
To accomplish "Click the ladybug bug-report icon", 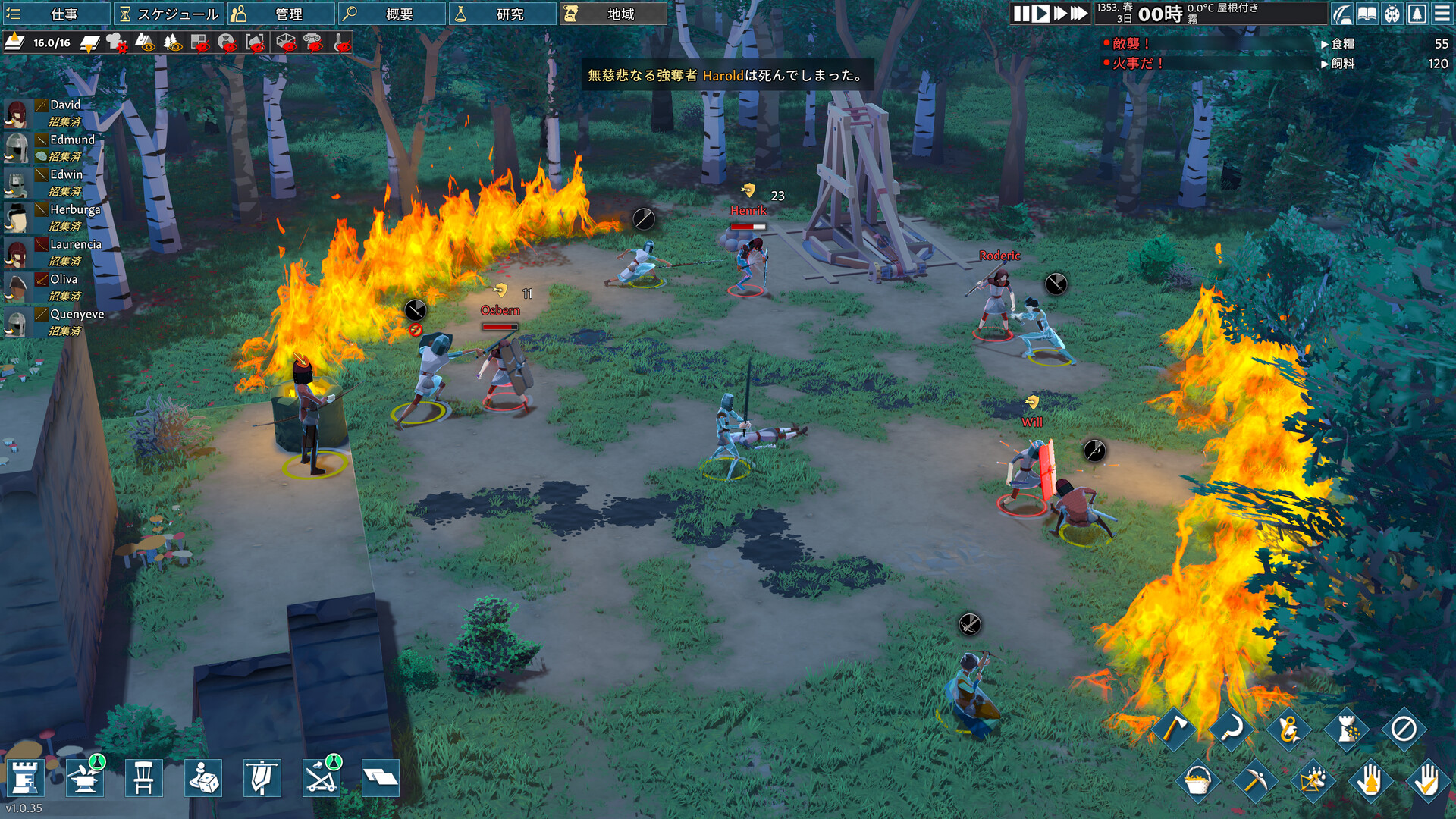I will [x=1392, y=14].
